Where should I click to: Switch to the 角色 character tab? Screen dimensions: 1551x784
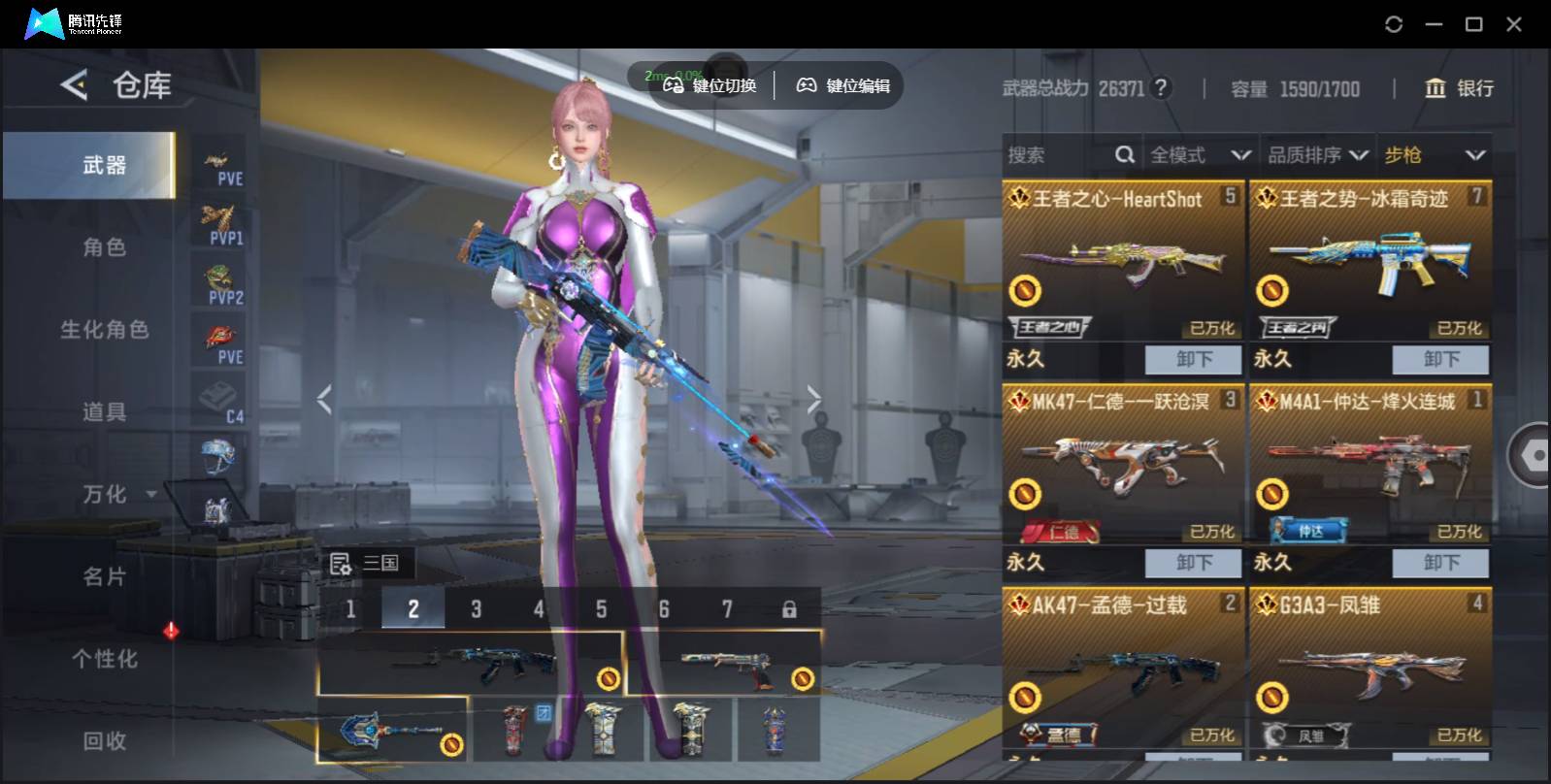coord(104,247)
